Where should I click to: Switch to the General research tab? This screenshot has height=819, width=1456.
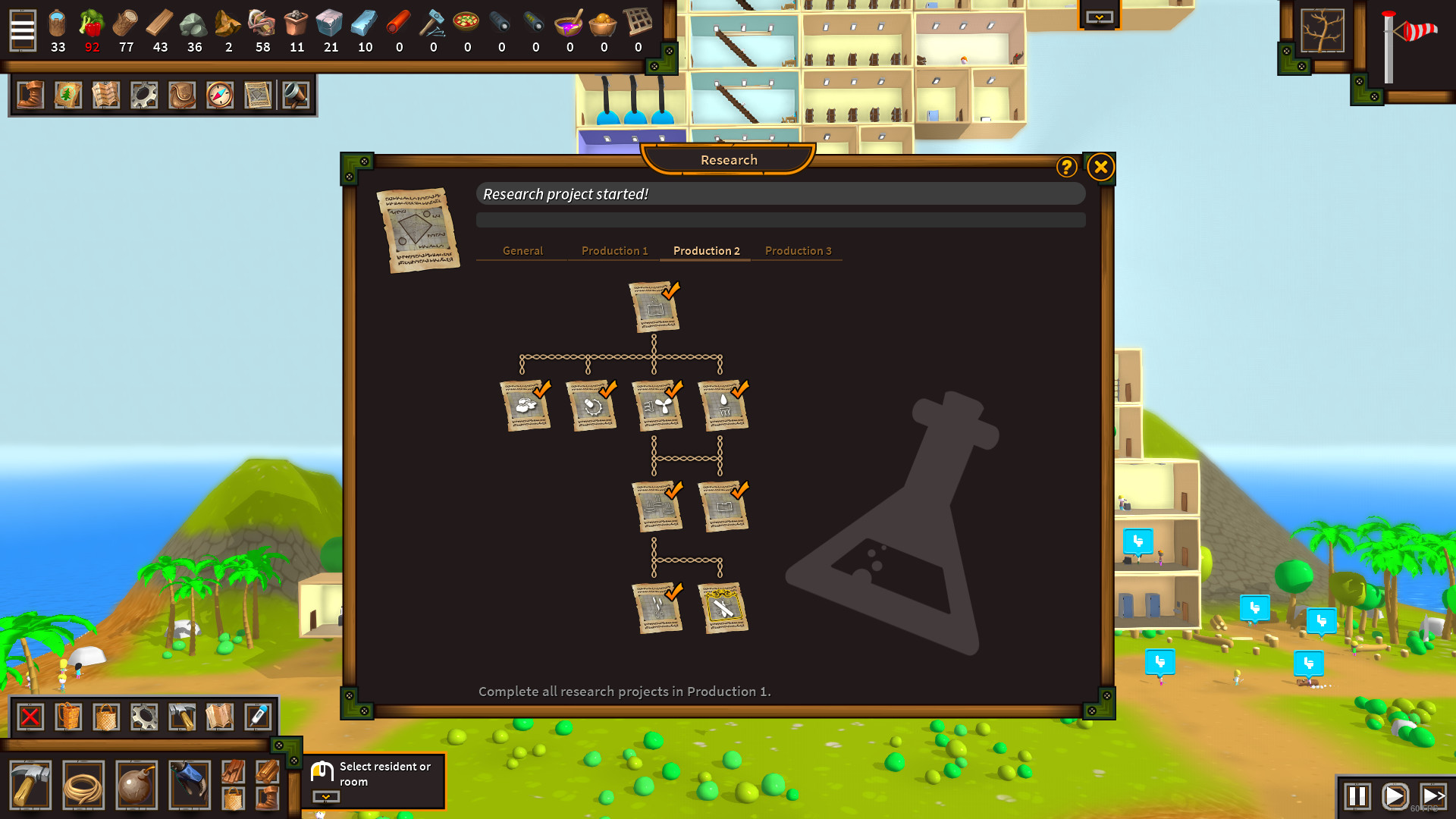(x=522, y=250)
